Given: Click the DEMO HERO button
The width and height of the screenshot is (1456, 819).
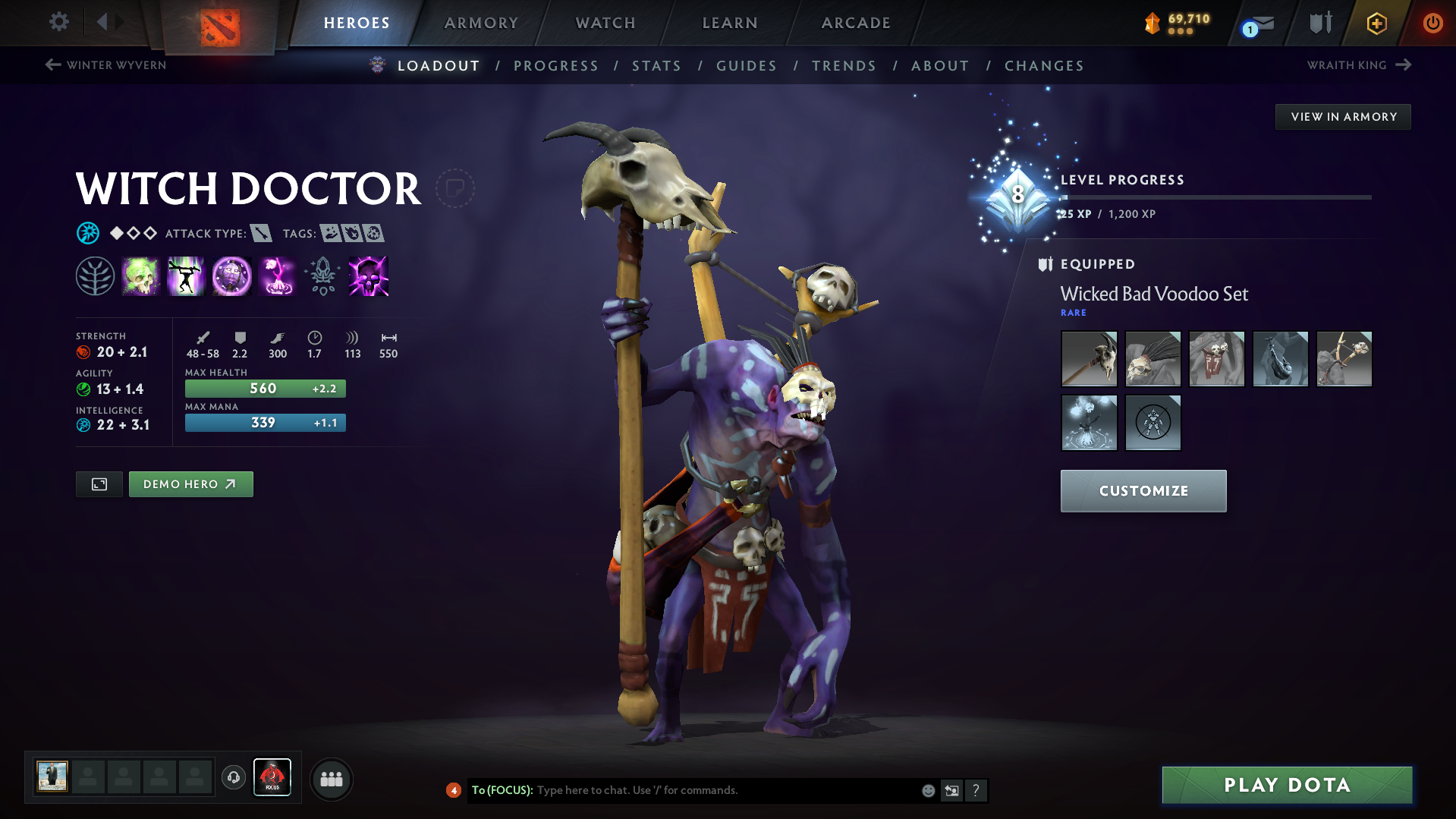Looking at the screenshot, I should pyautogui.click(x=190, y=484).
